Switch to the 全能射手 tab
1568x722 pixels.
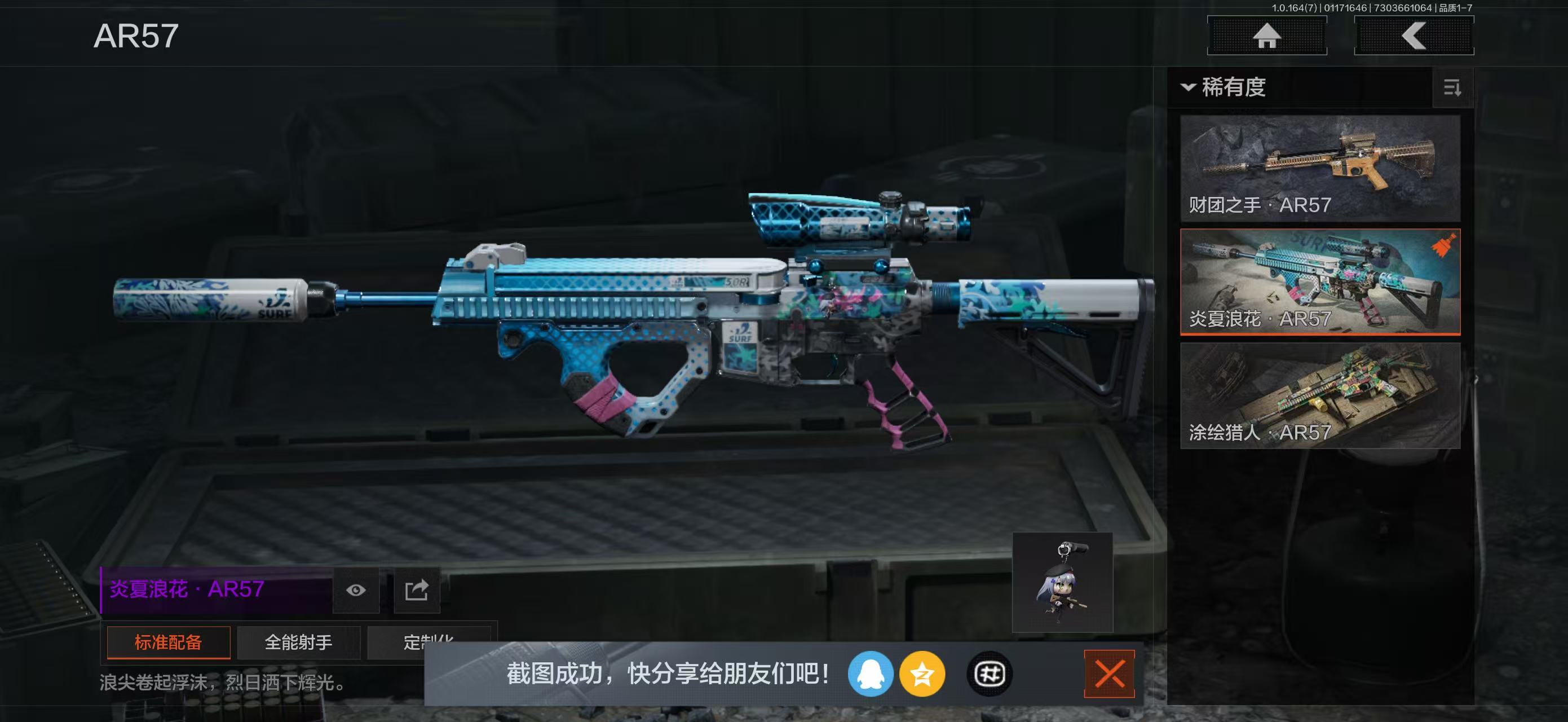click(x=298, y=642)
